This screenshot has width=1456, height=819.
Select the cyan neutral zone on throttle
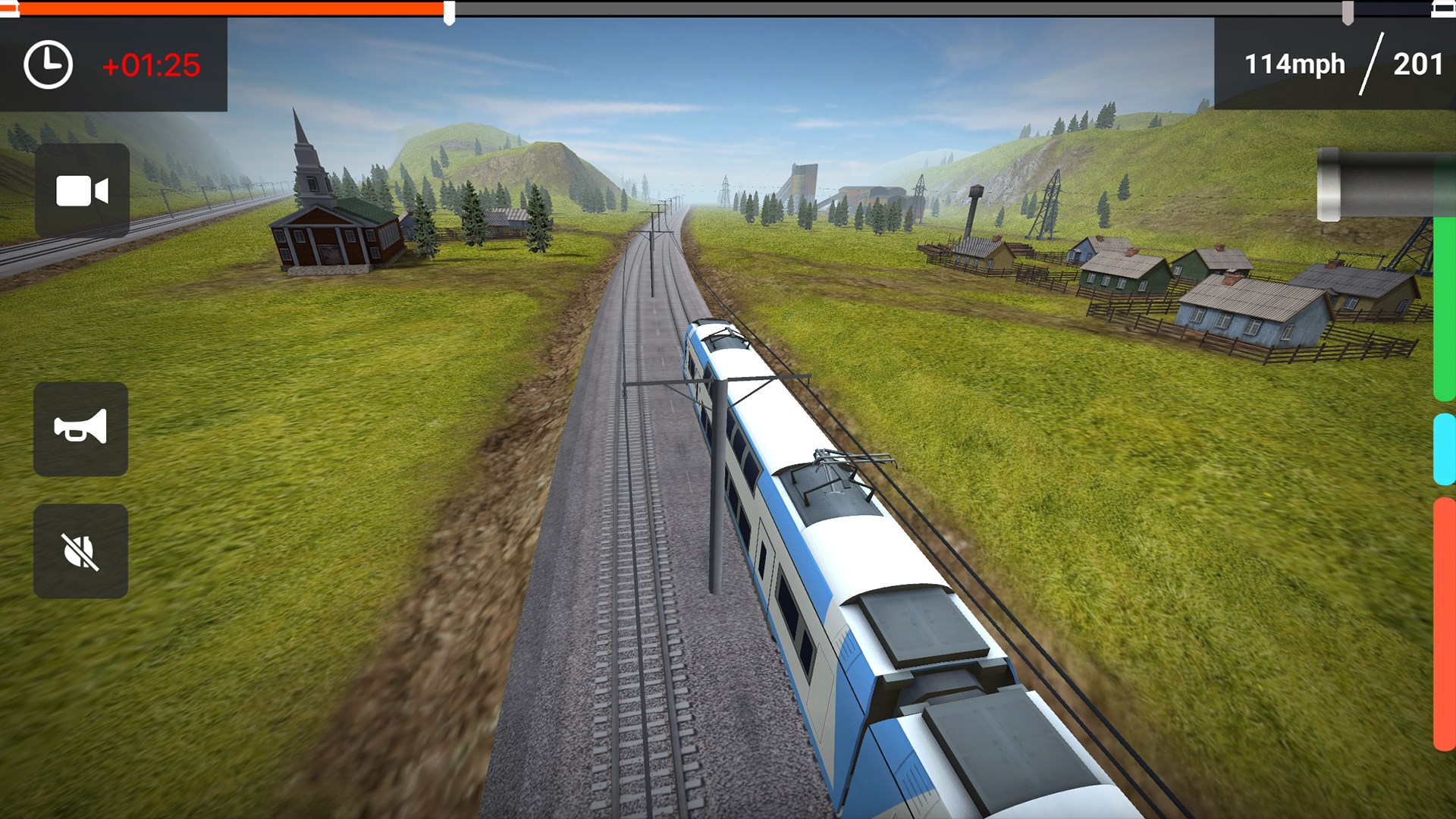1444,449
